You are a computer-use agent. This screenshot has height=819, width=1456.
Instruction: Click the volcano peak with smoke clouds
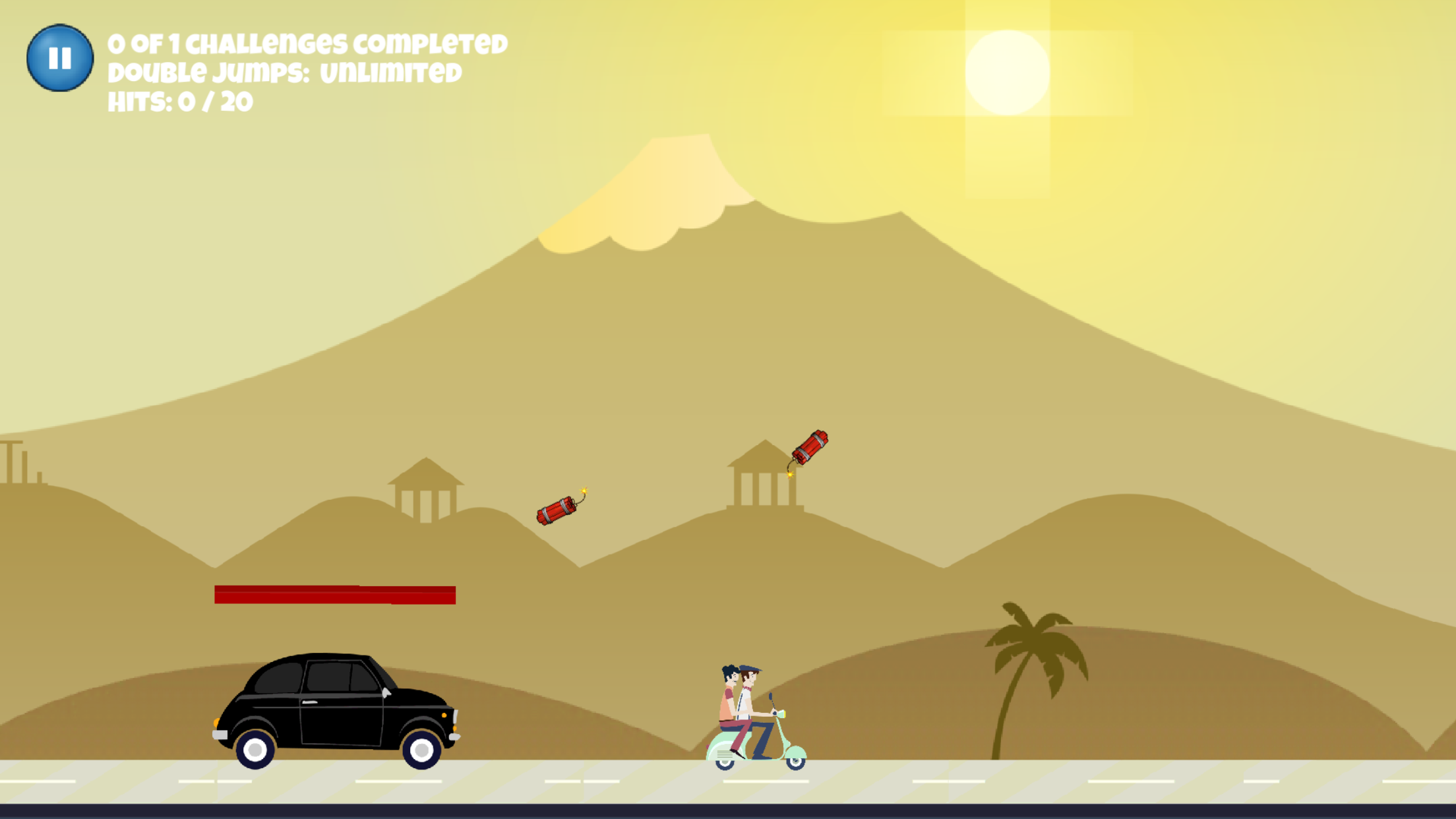tap(679, 165)
